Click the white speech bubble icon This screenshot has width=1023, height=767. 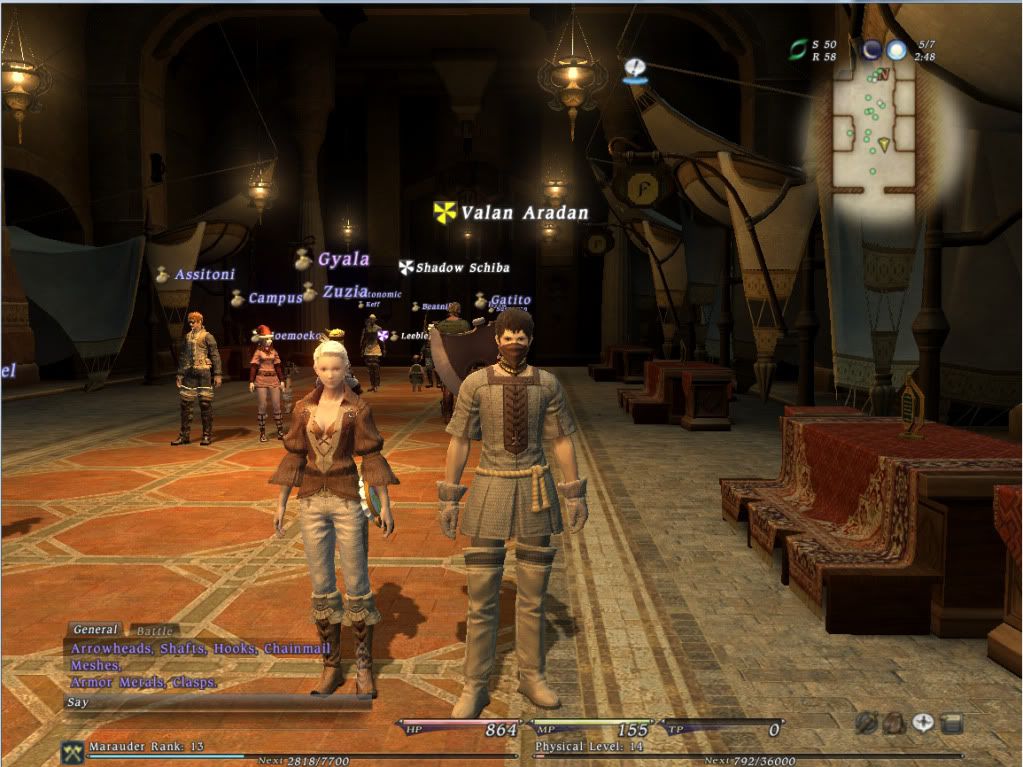coord(922,722)
